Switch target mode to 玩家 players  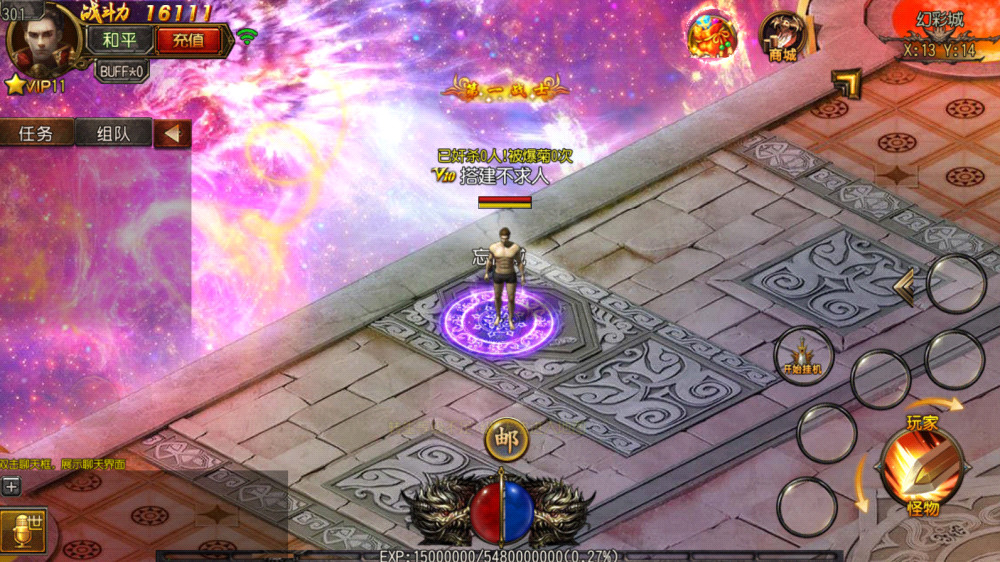(x=922, y=423)
